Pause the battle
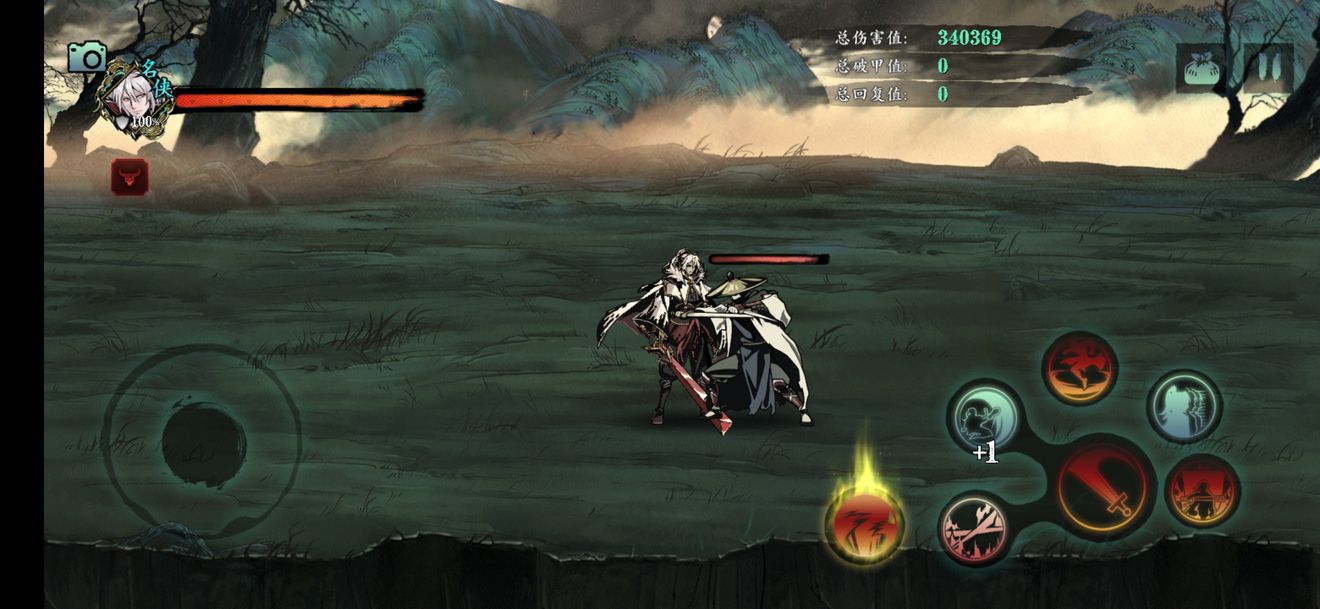The width and height of the screenshot is (1320, 609). 1268,69
